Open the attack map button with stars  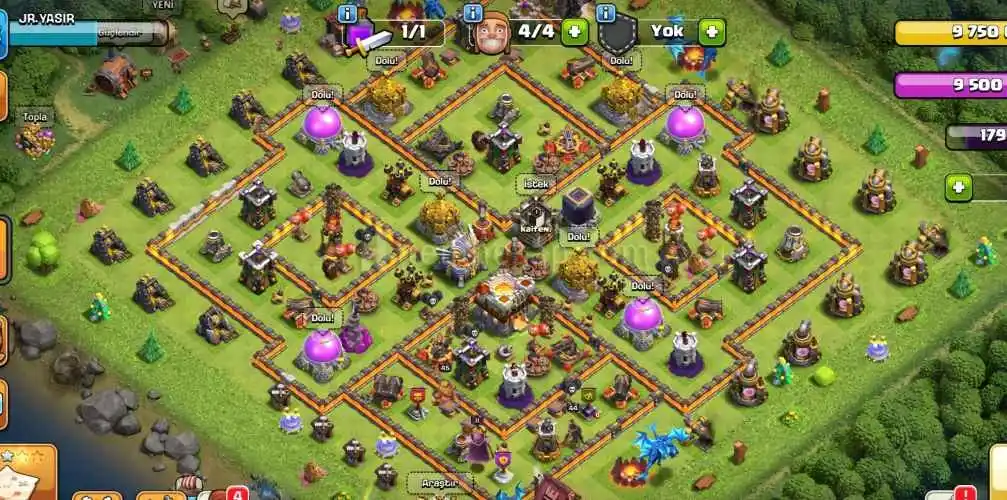point(27,474)
